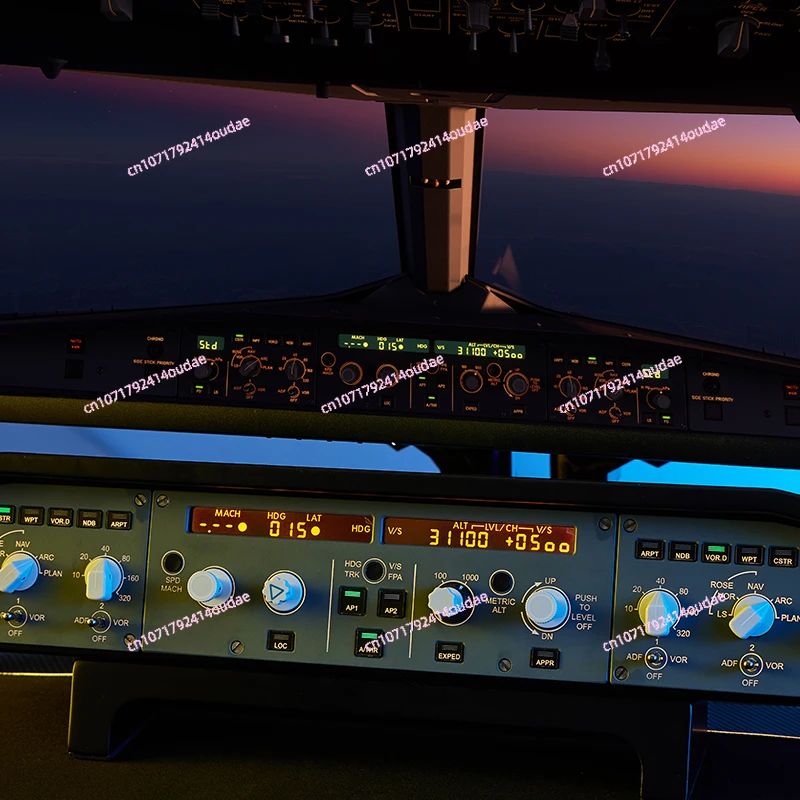800x800 pixels.
Task: Select the CSTR constraints button beside WPT
Action: click(x=782, y=556)
